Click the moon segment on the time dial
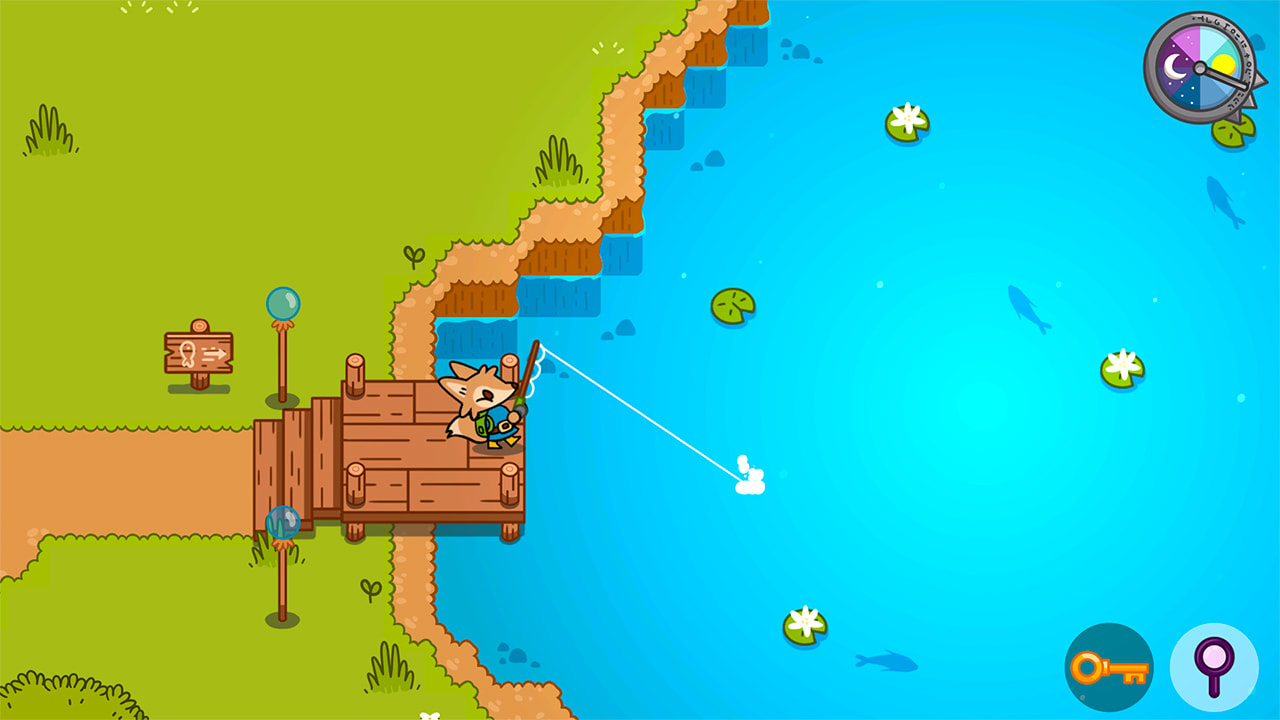 coord(1172,68)
